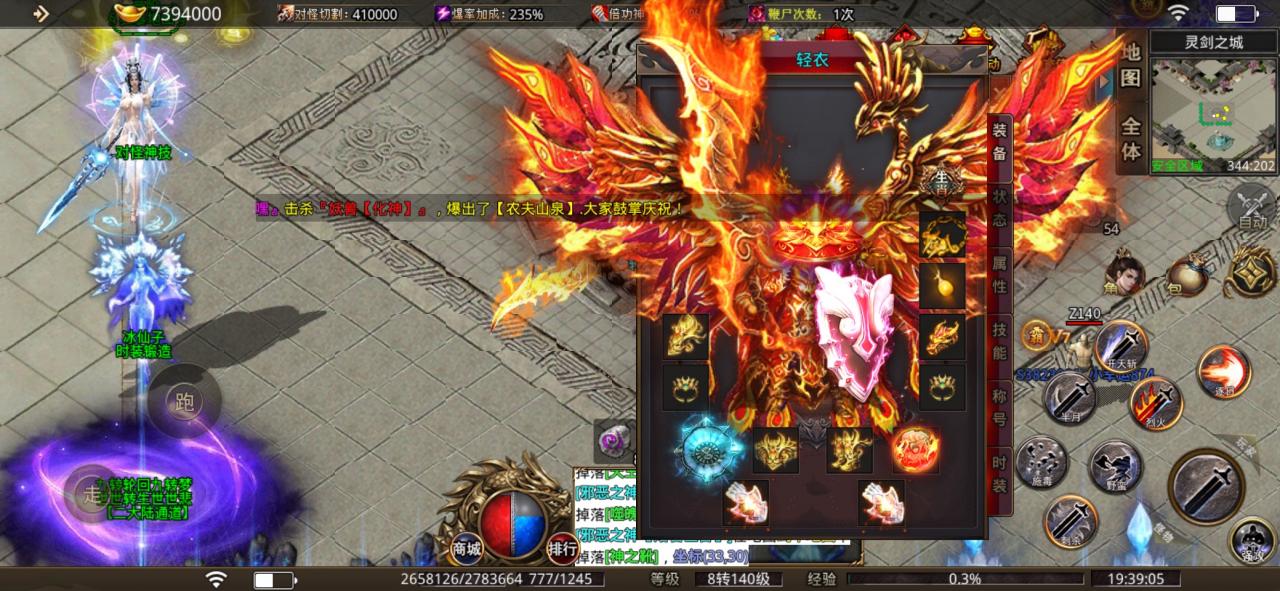Select the 全体 all-channel button
This screenshot has height=591, width=1280.
1131,139
